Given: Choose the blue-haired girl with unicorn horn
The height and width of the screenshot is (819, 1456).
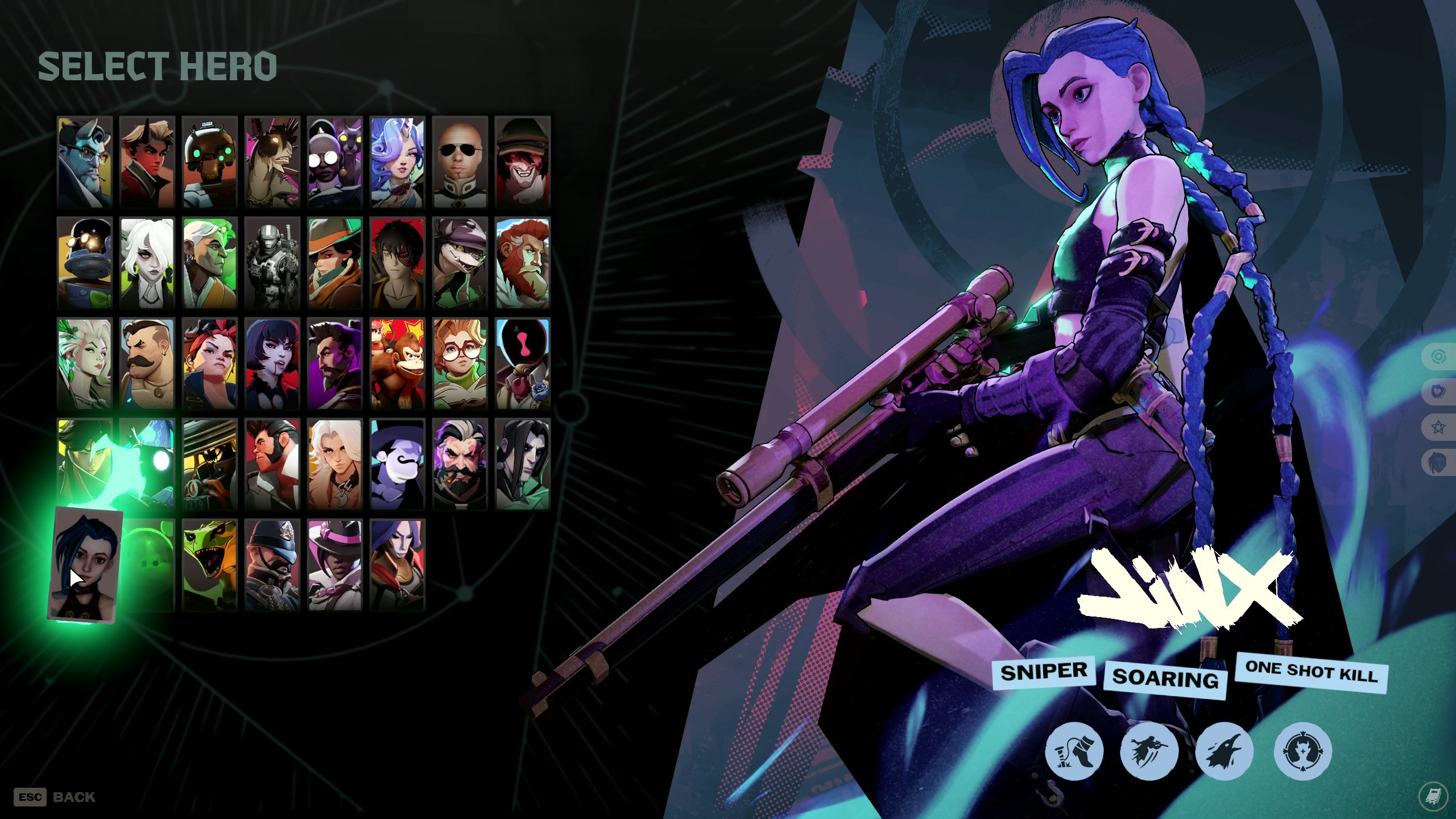Looking at the screenshot, I should pos(397,162).
